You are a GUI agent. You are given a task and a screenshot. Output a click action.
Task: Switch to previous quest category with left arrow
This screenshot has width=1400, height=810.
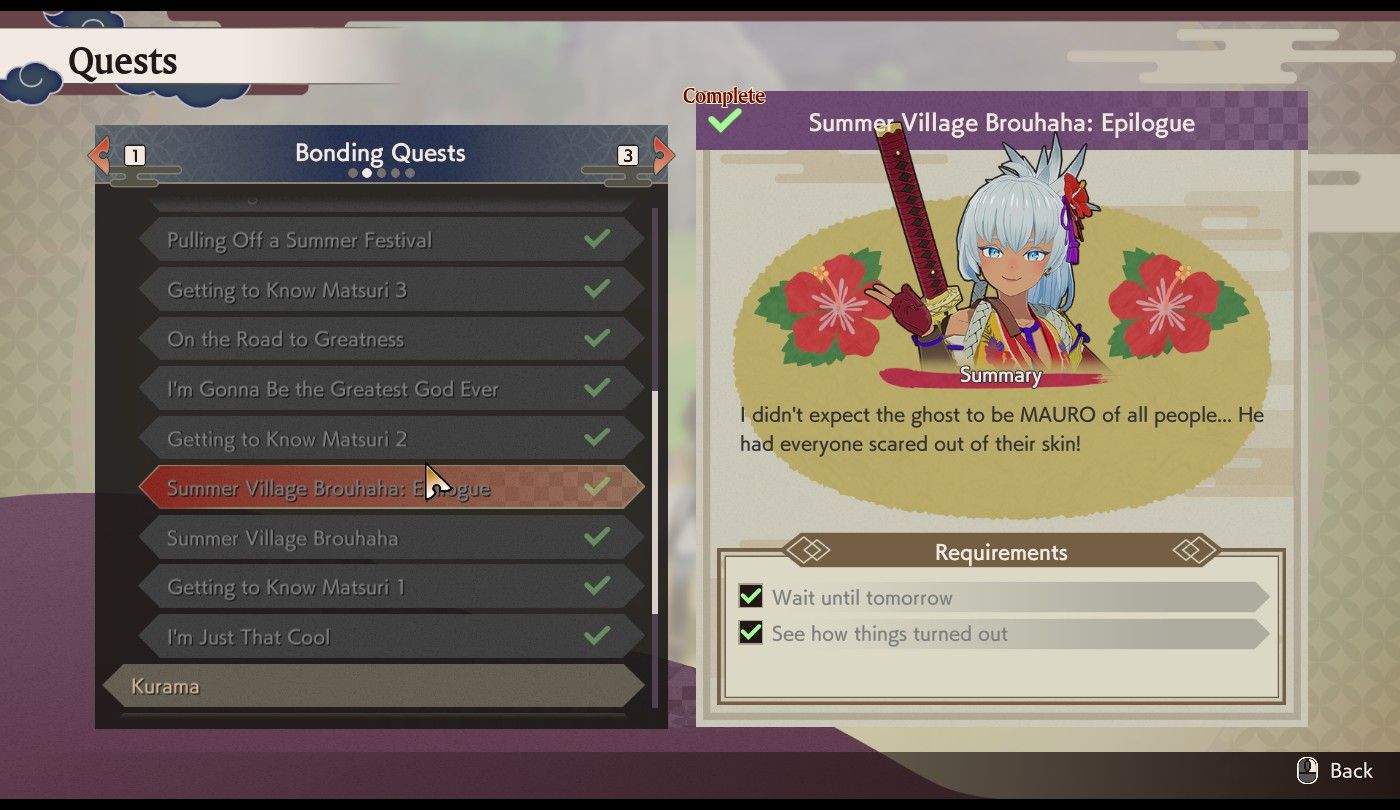[x=100, y=155]
